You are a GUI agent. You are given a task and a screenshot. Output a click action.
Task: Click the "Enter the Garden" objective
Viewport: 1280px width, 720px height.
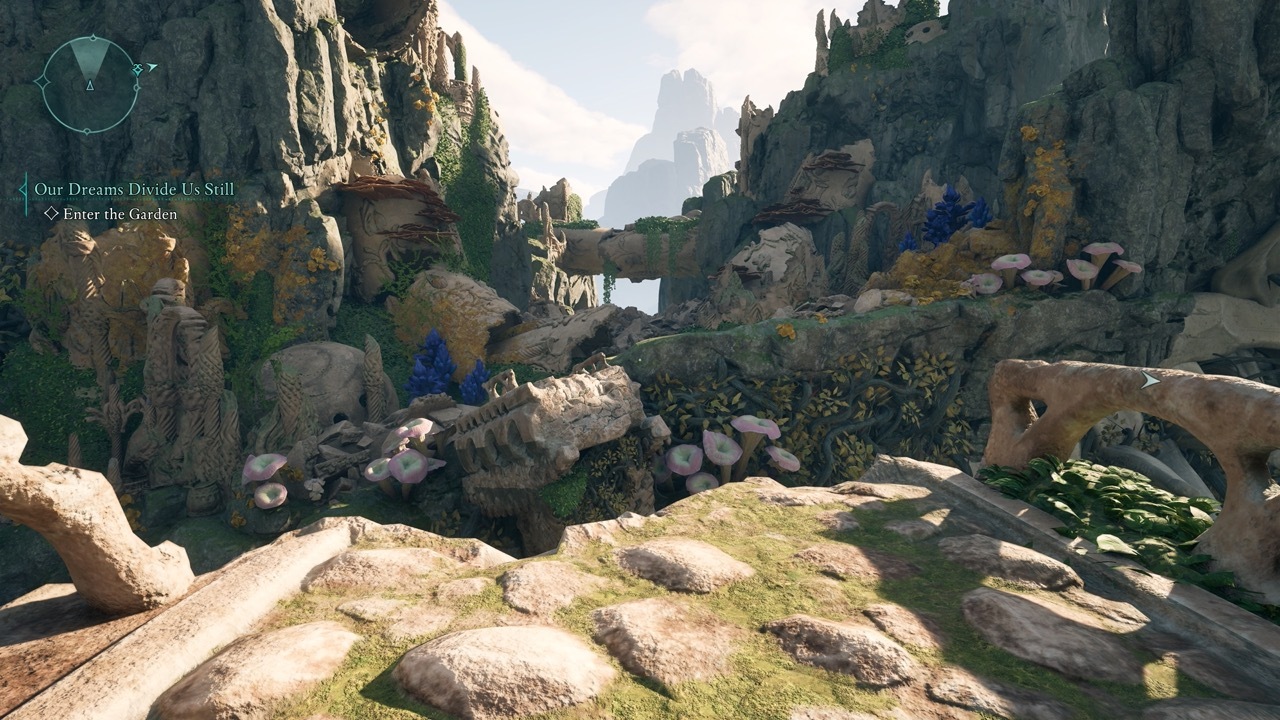(x=119, y=214)
